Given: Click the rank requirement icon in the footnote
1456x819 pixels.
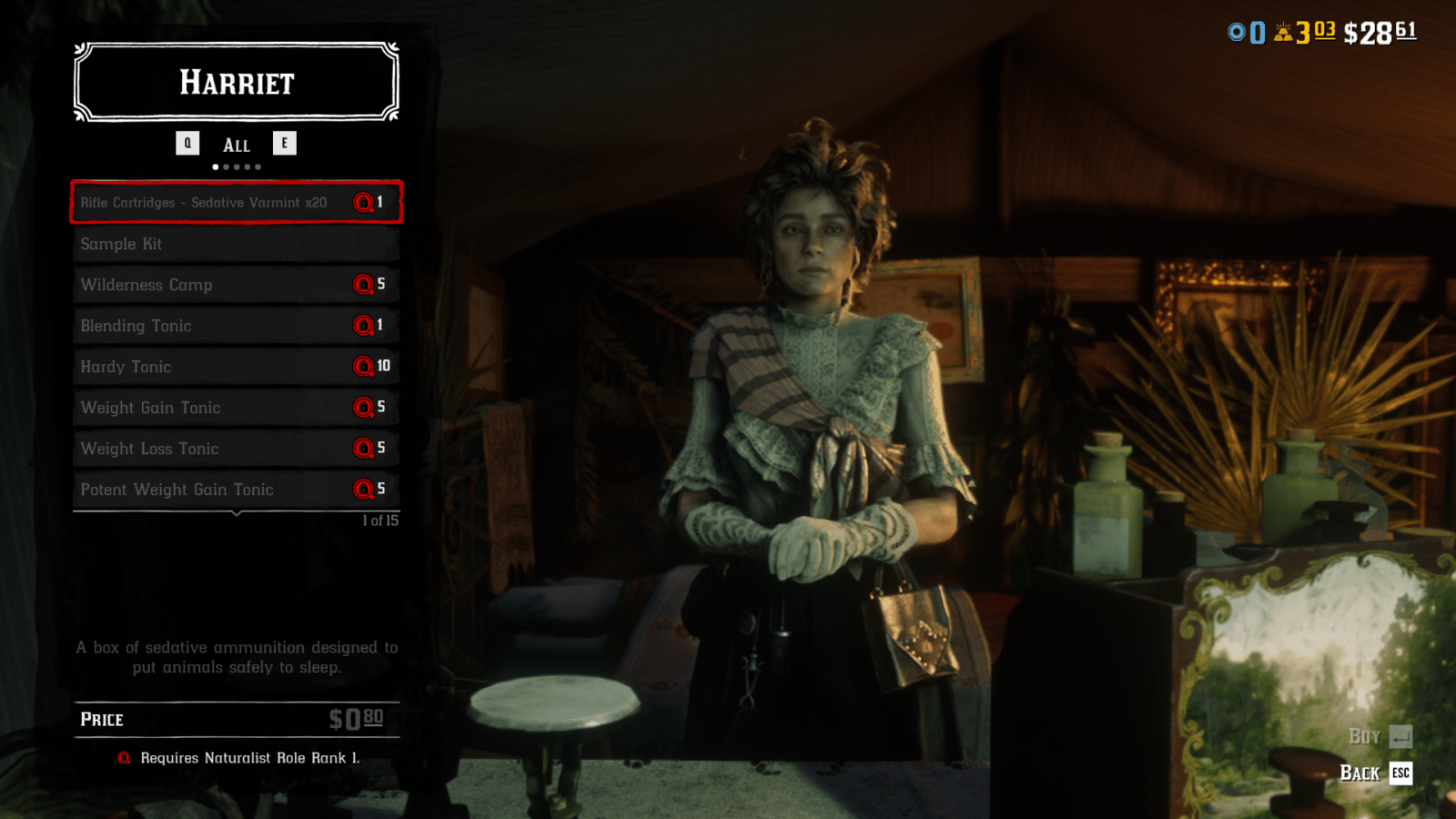Looking at the screenshot, I should pos(125,757).
